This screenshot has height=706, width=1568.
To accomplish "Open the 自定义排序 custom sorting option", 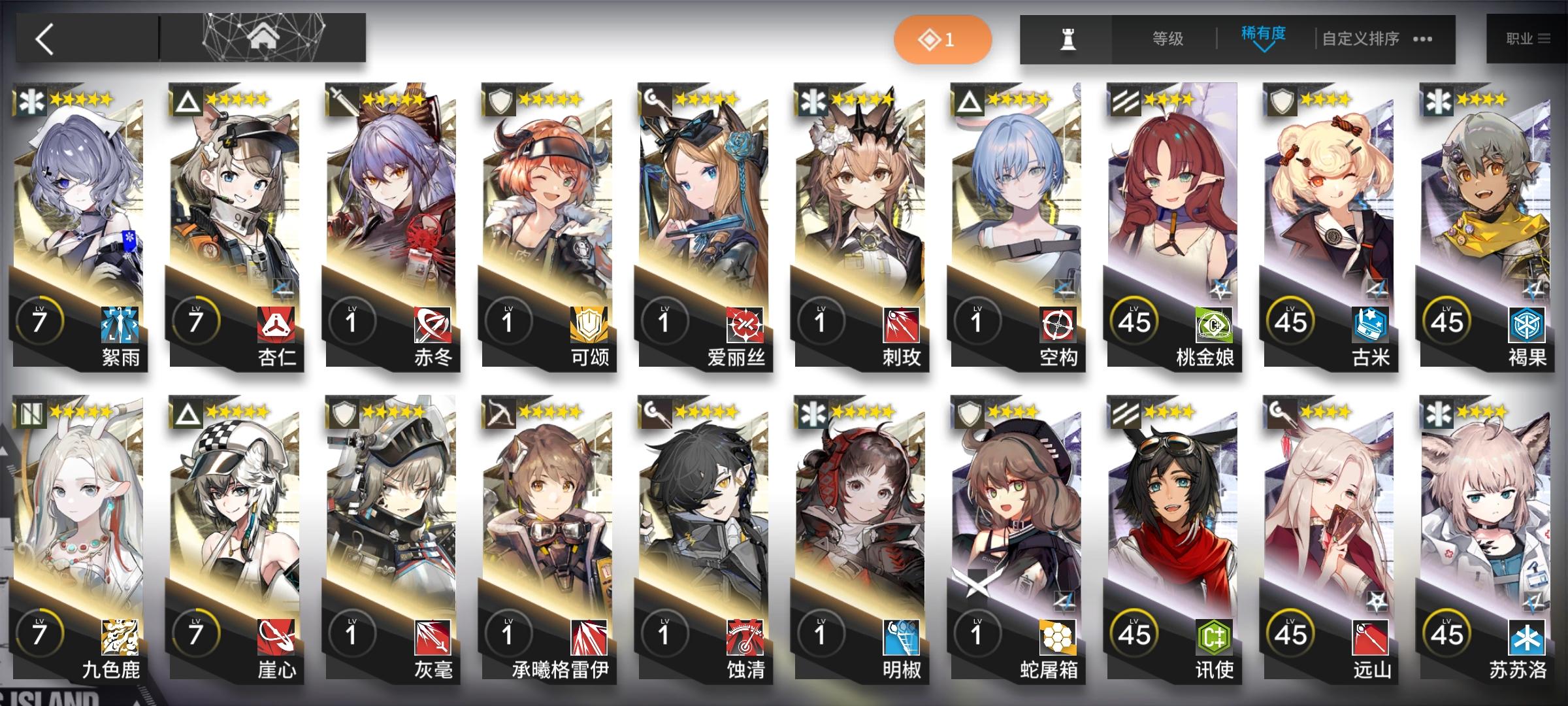I will 1362,39.
